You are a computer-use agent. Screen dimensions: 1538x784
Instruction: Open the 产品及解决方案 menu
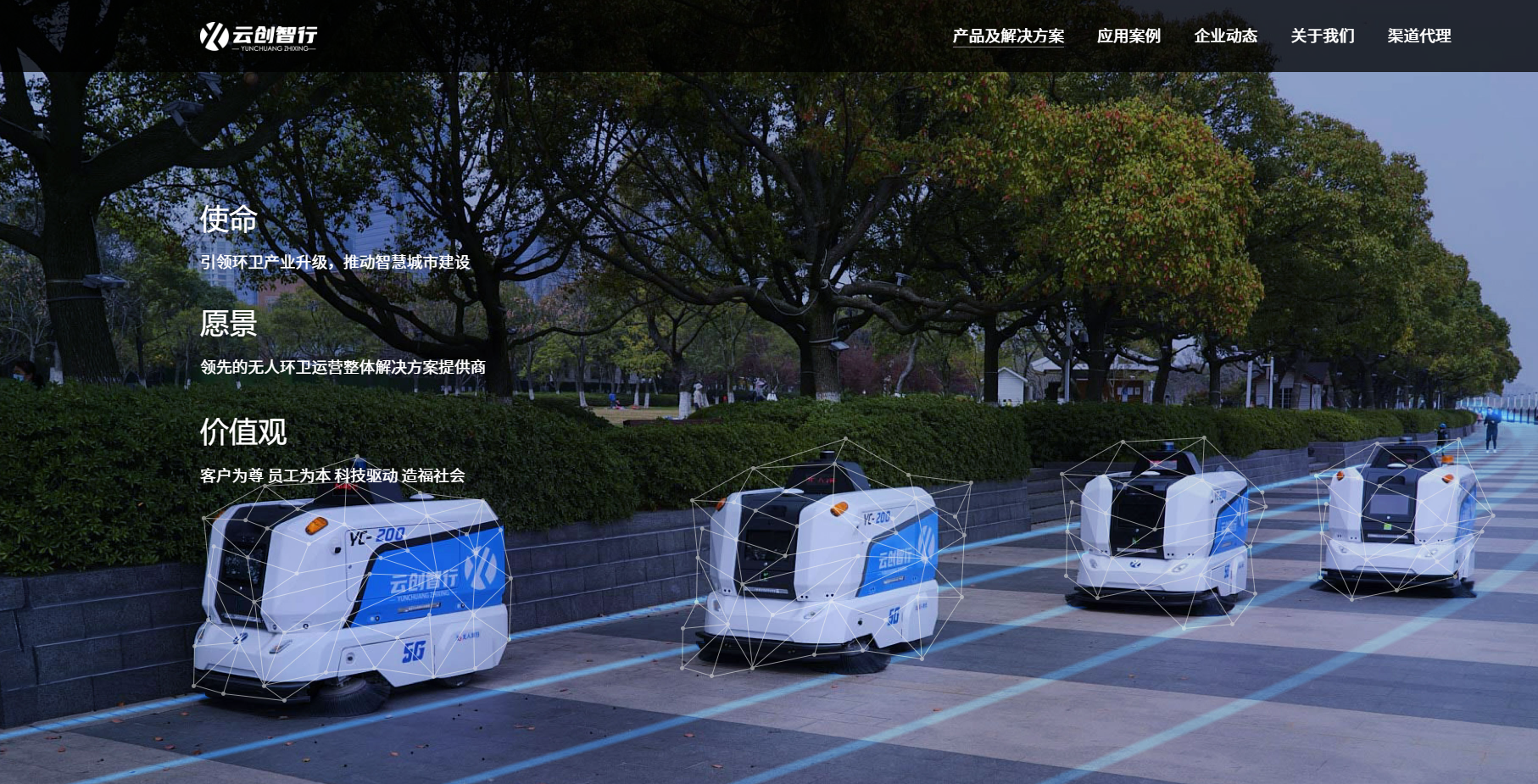1008,36
